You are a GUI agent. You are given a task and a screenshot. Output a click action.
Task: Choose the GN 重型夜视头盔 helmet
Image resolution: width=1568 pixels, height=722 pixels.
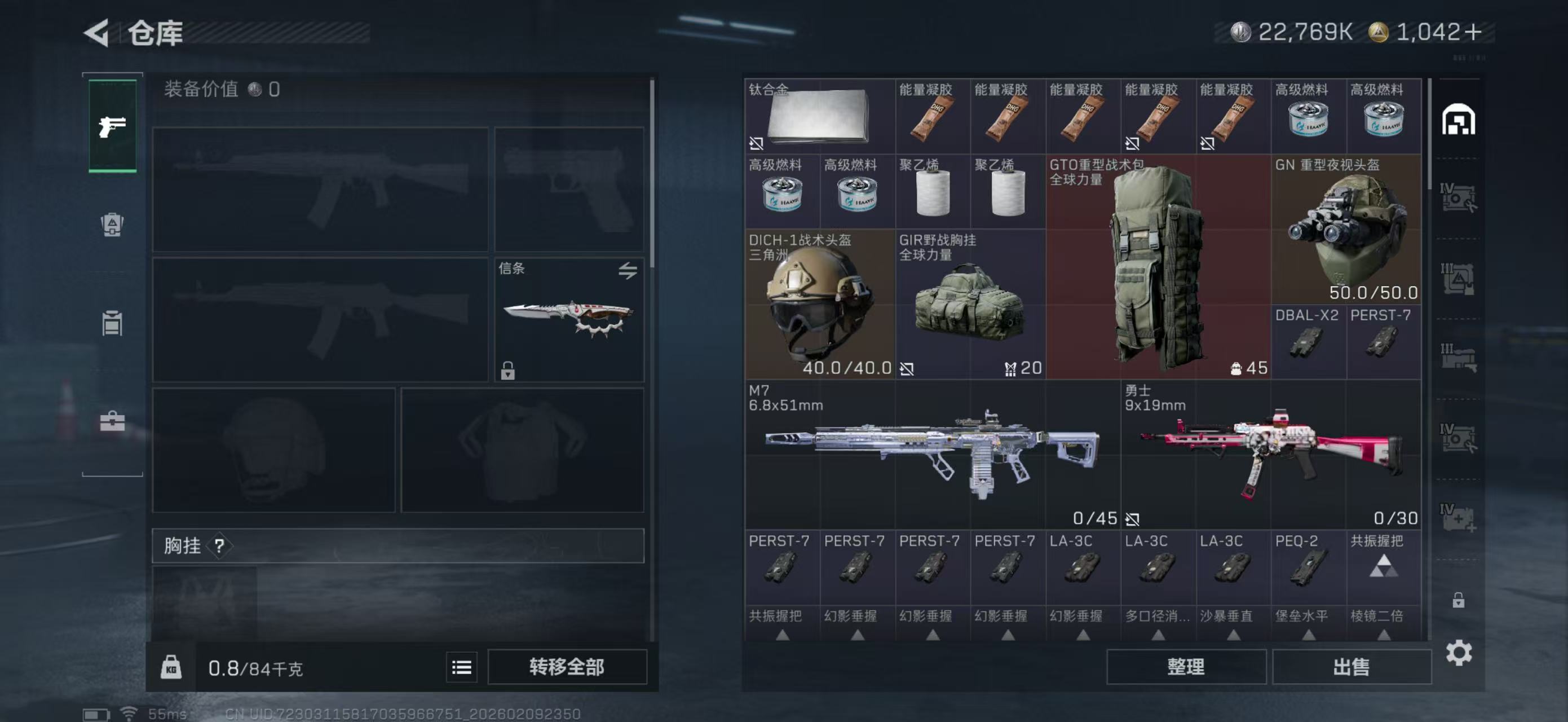[x=1346, y=229]
